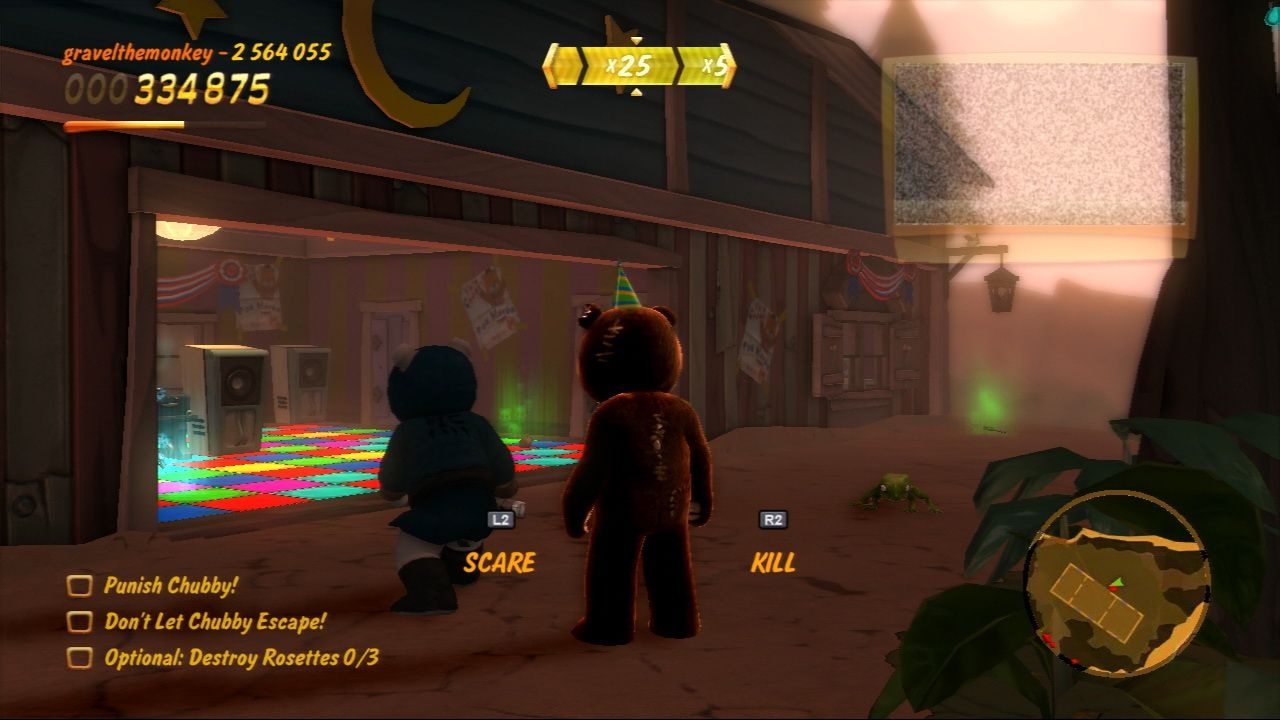Click the KILL action label
Screen dimensions: 1280x720
pos(772,563)
